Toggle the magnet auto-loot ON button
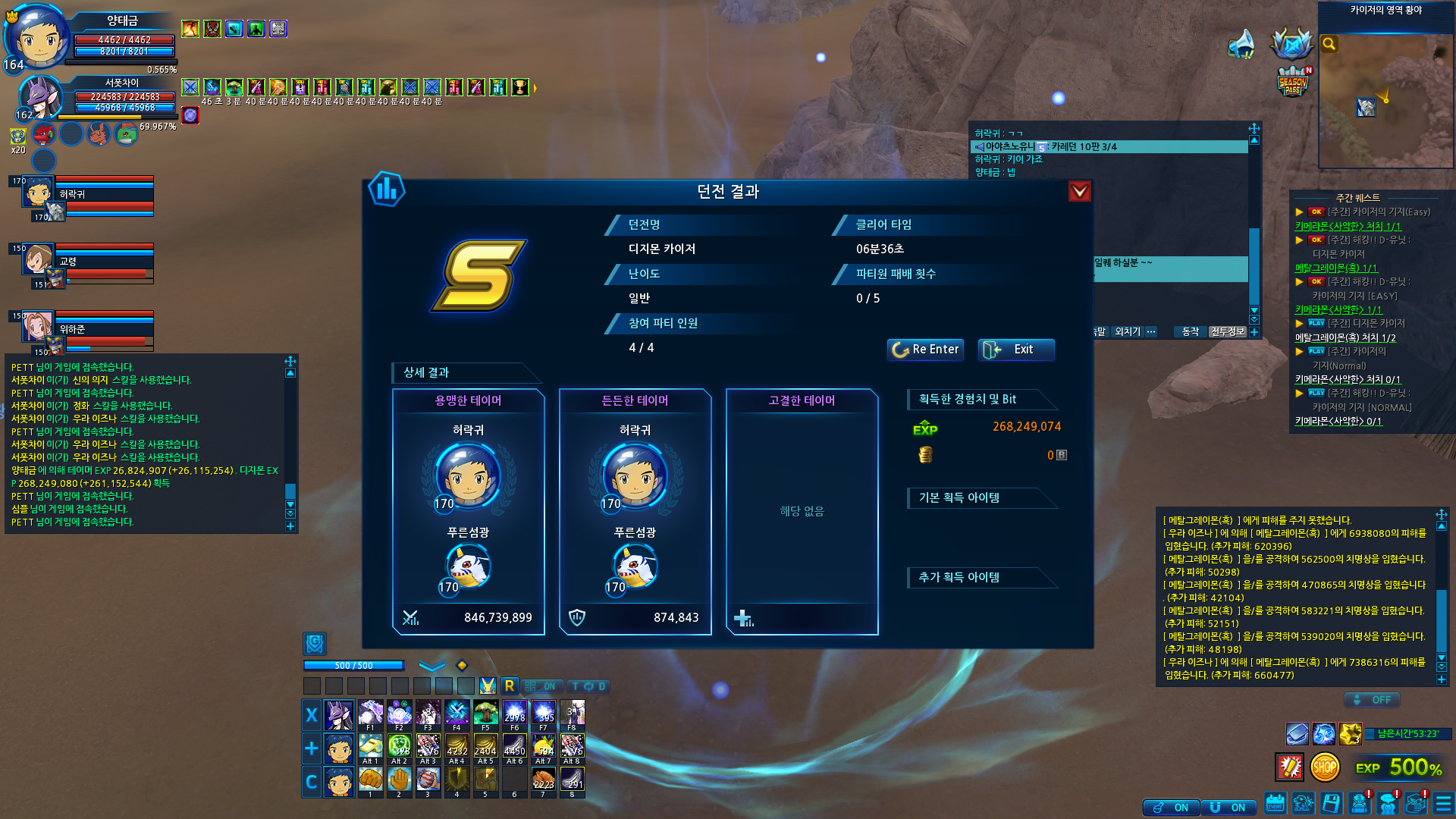This screenshot has height=819, width=1456. click(x=1228, y=808)
